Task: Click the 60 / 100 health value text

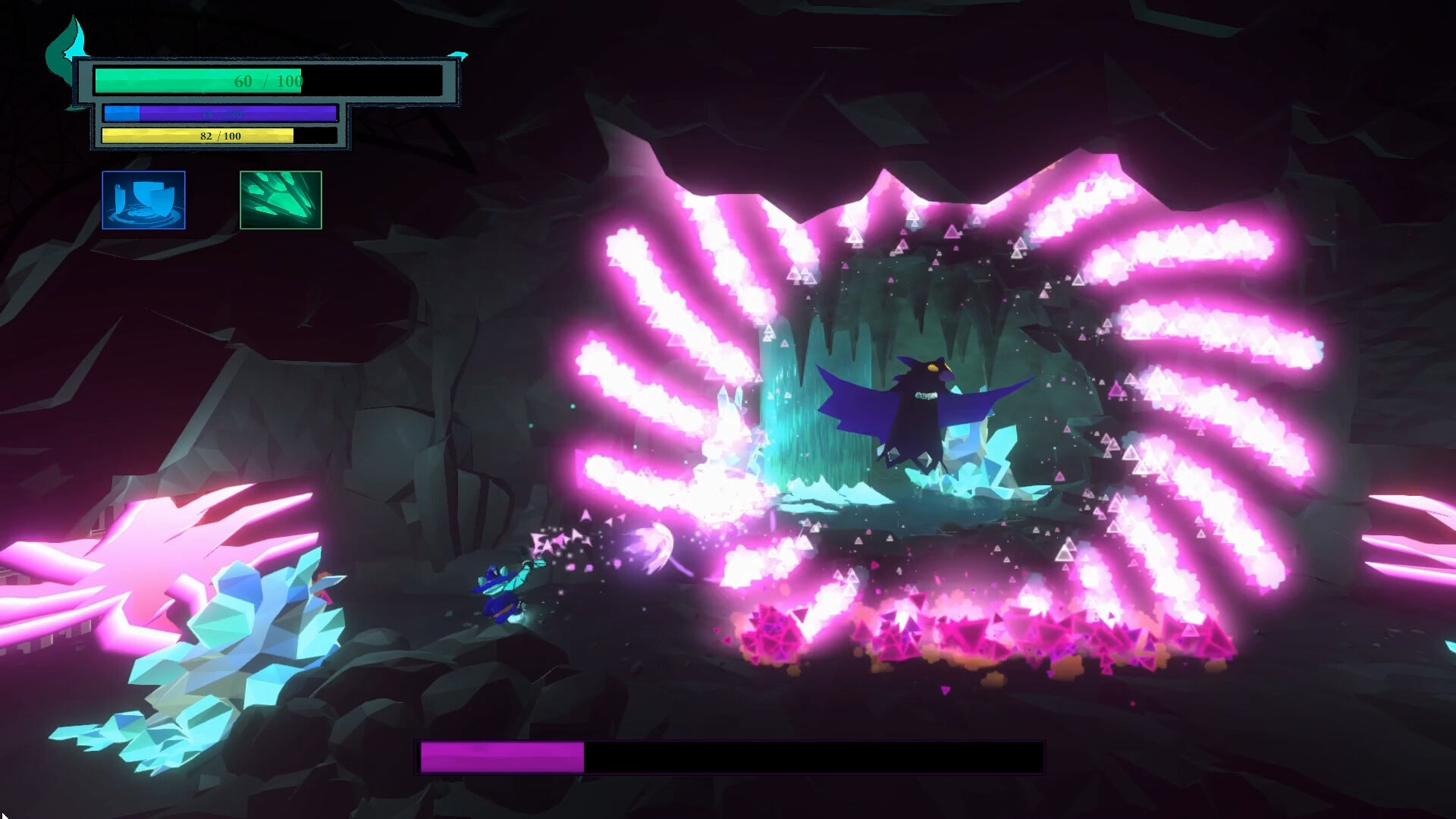Action: 268,80
